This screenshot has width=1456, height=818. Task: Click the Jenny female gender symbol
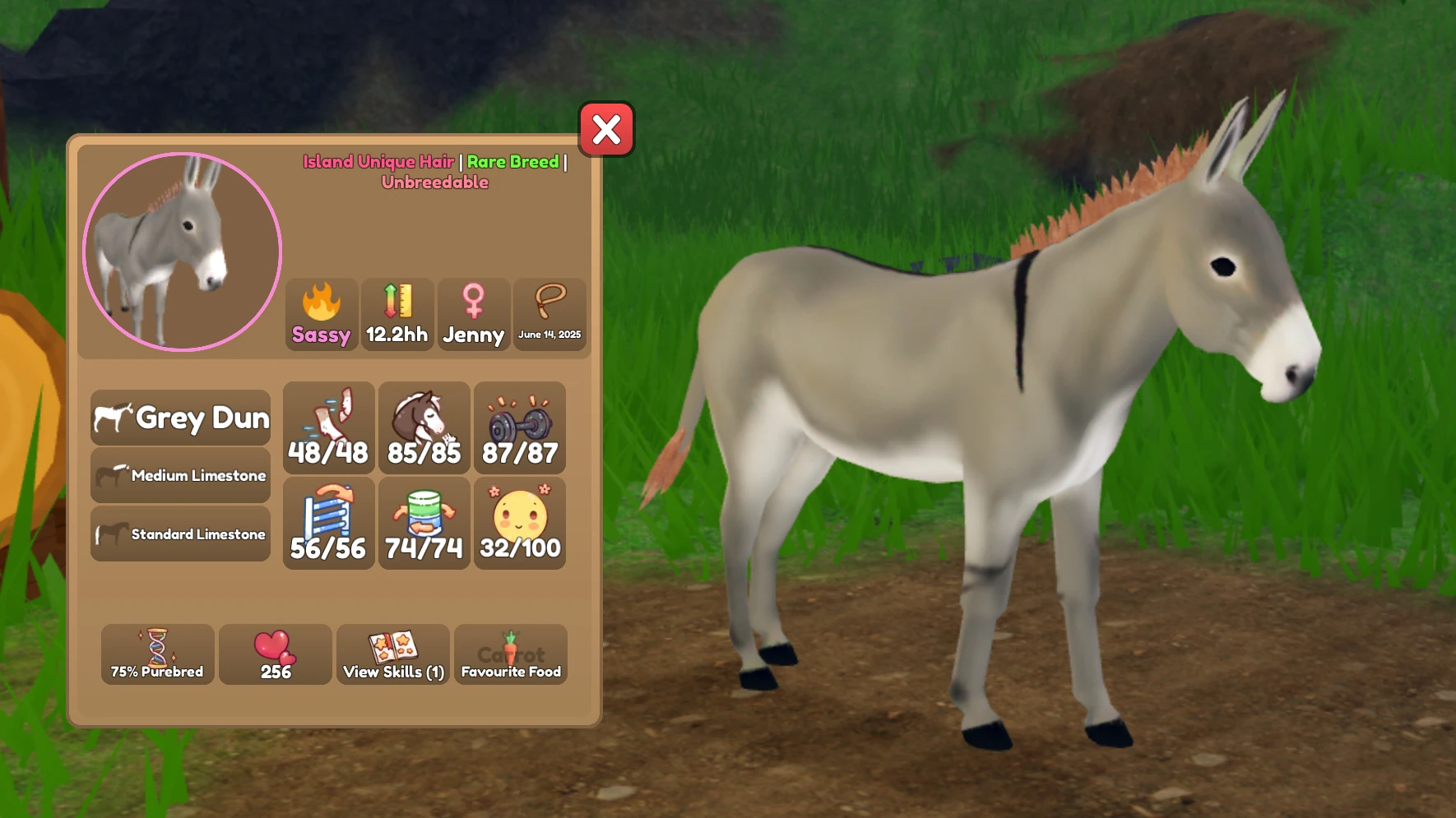pyautogui.click(x=474, y=312)
